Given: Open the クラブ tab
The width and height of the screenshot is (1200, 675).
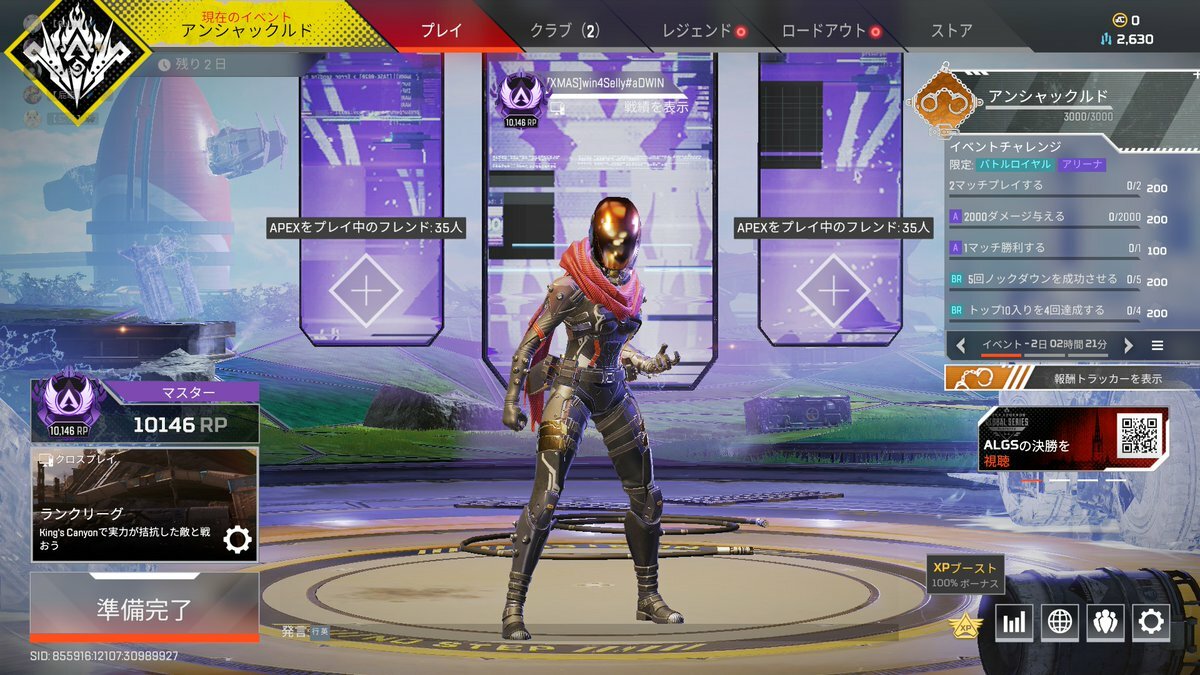Looking at the screenshot, I should [x=565, y=30].
